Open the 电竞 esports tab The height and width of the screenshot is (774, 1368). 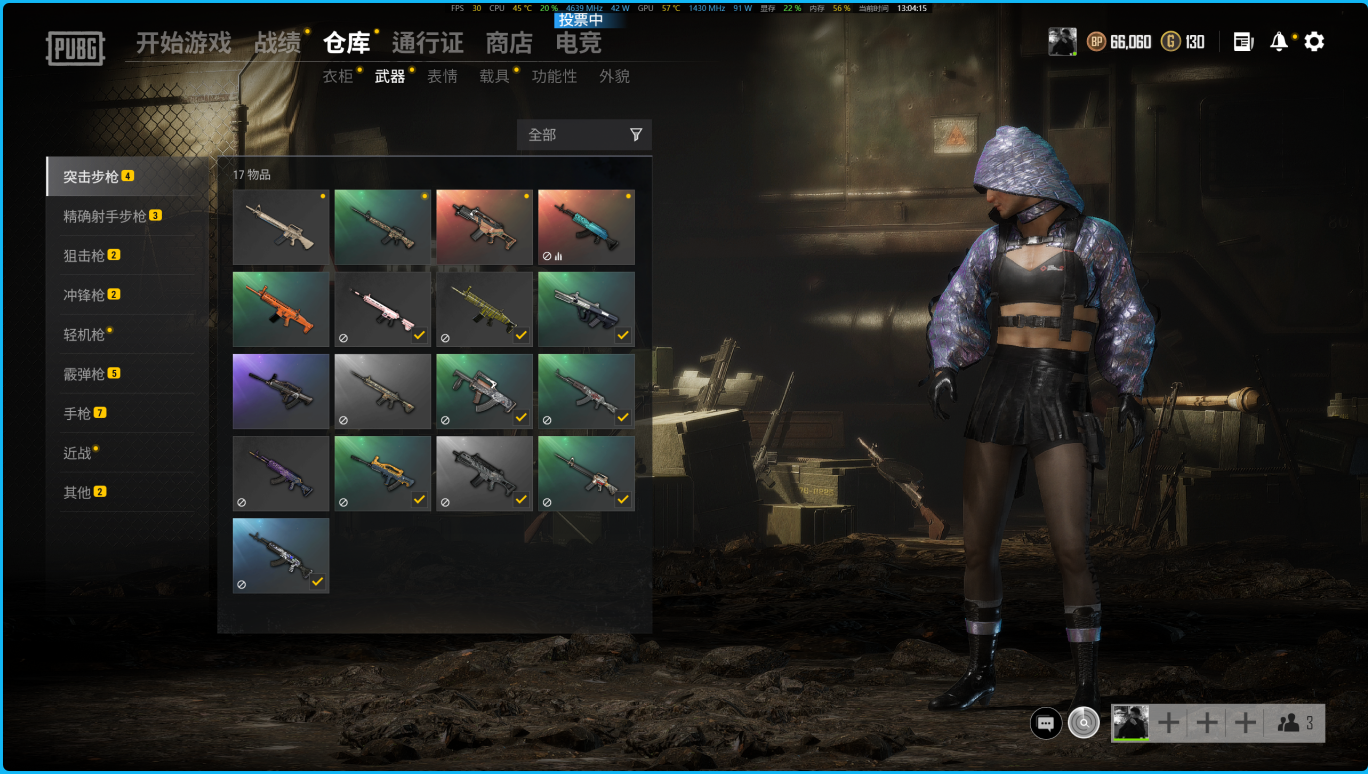coord(578,43)
